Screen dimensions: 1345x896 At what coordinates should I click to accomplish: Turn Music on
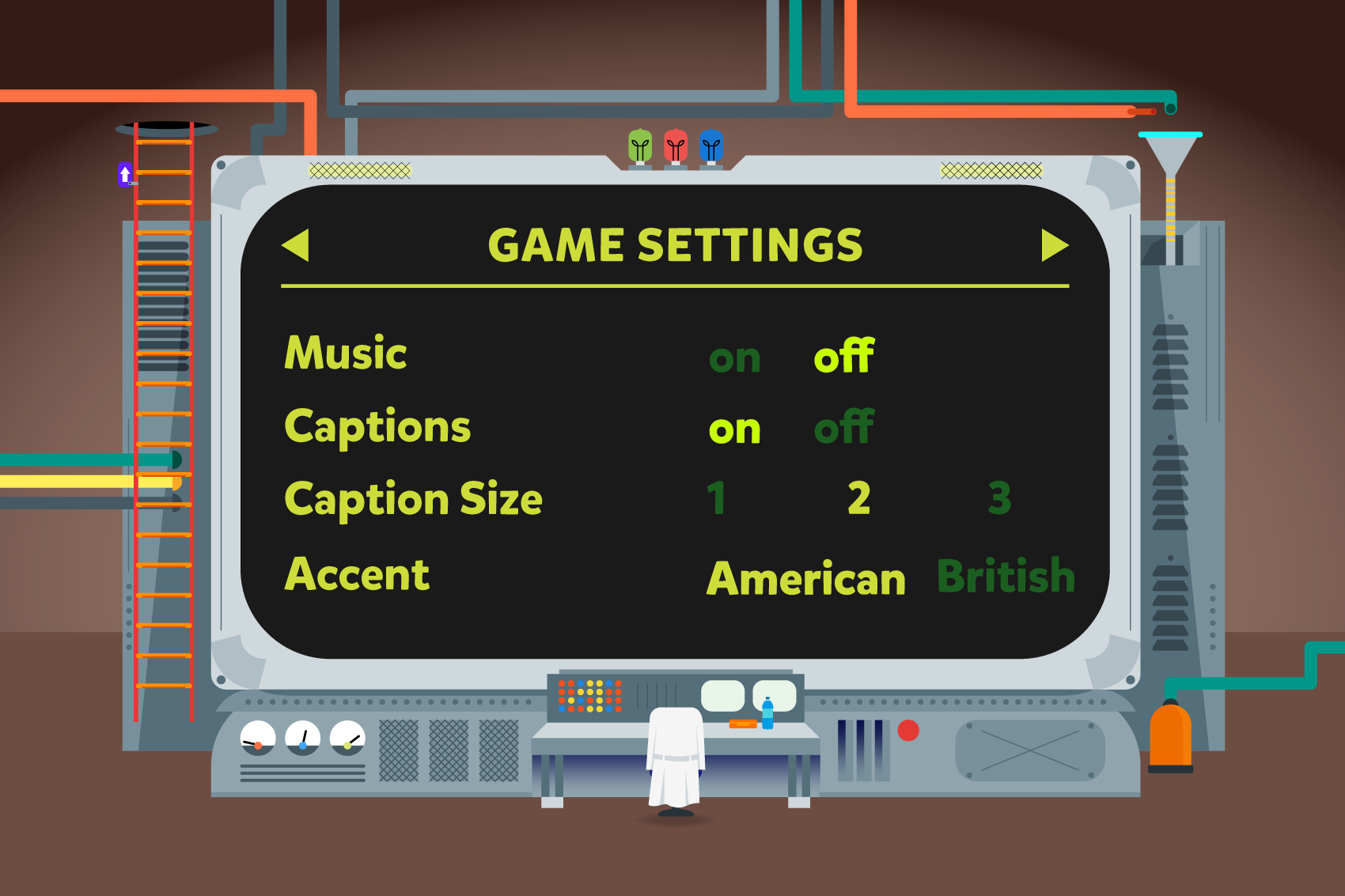pos(735,357)
